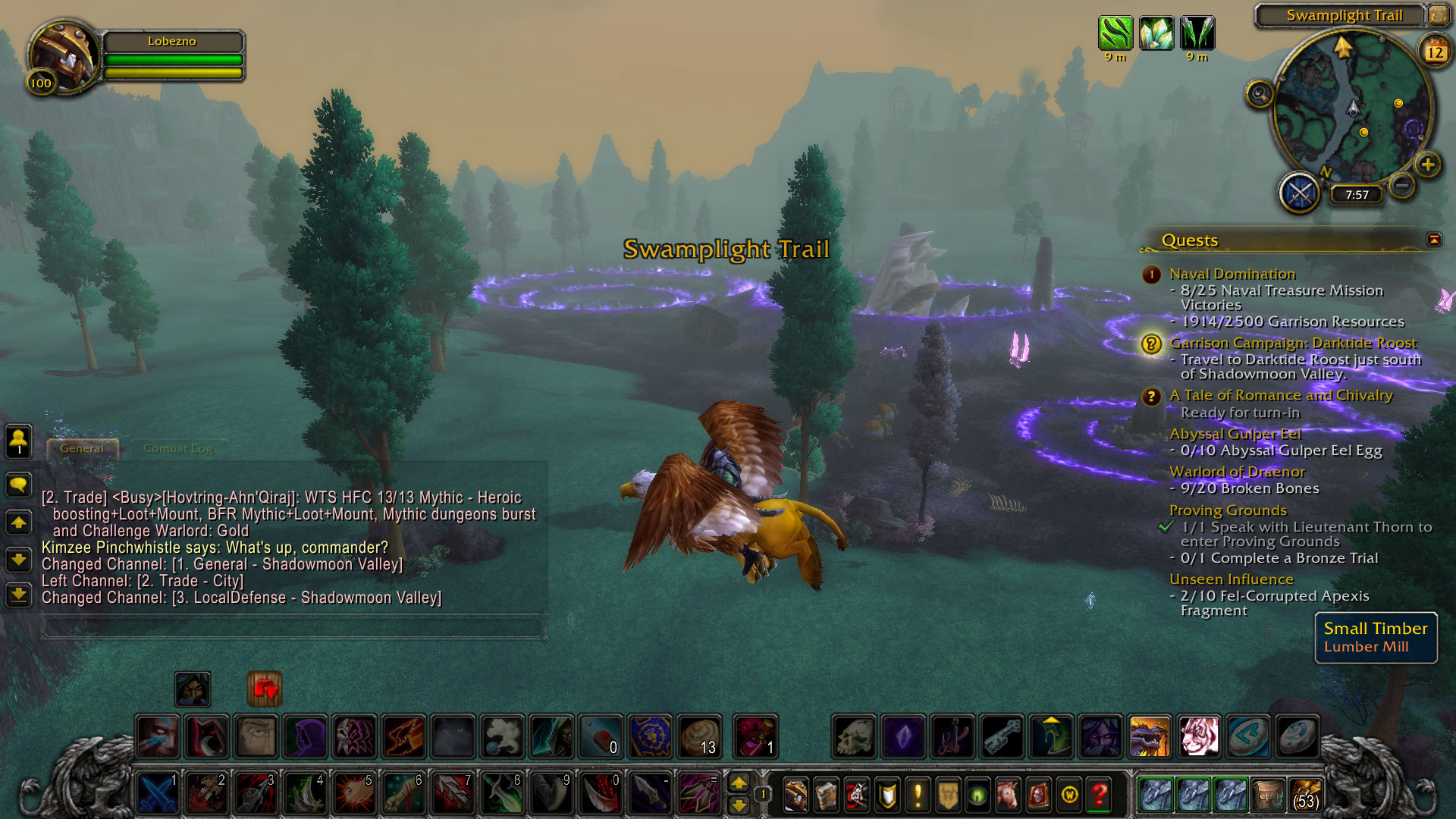Select the Garrison Campaign: Darktide Roost quest
The width and height of the screenshot is (1456, 819).
[1292, 343]
